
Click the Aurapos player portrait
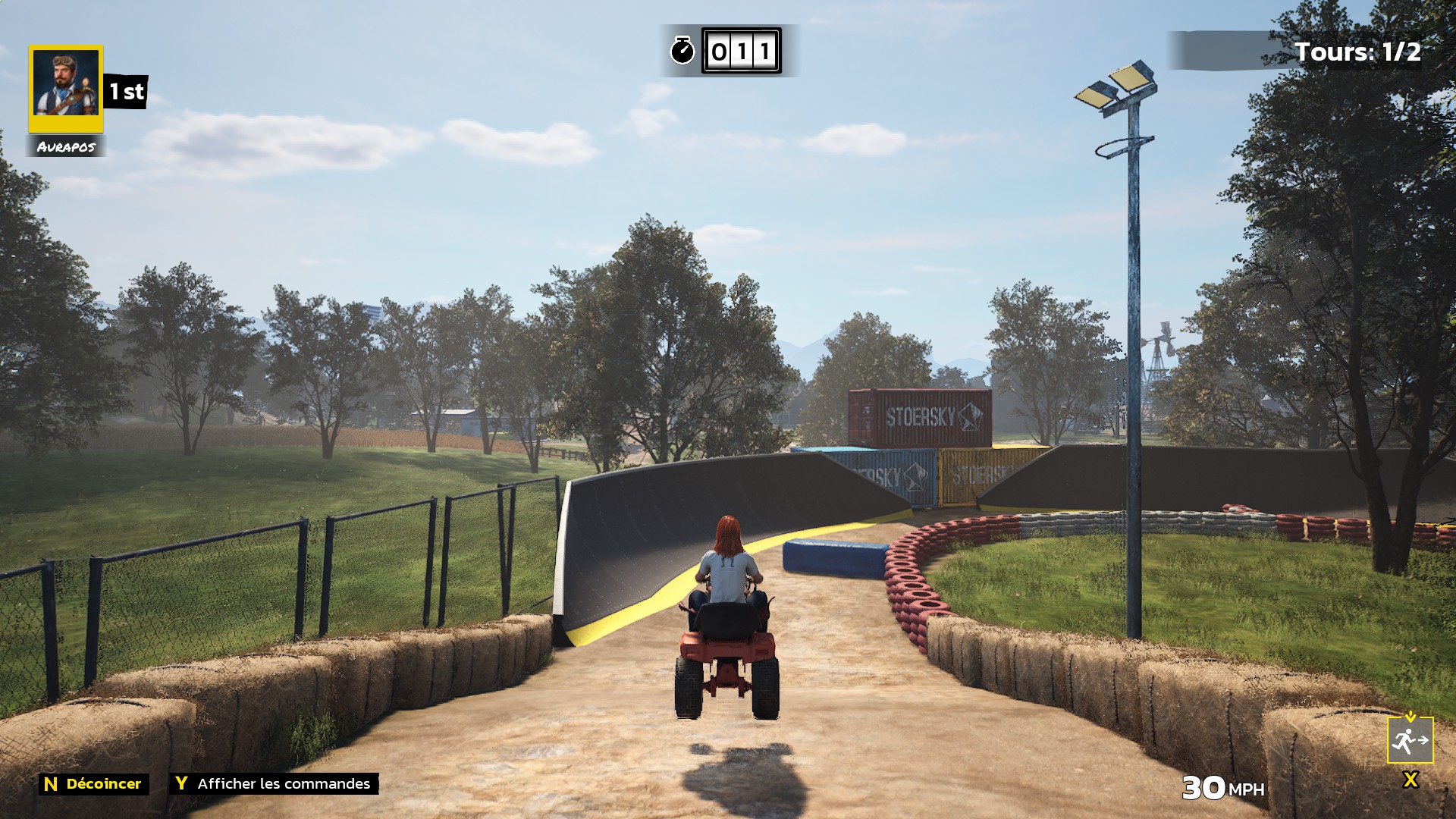pyautogui.click(x=66, y=87)
